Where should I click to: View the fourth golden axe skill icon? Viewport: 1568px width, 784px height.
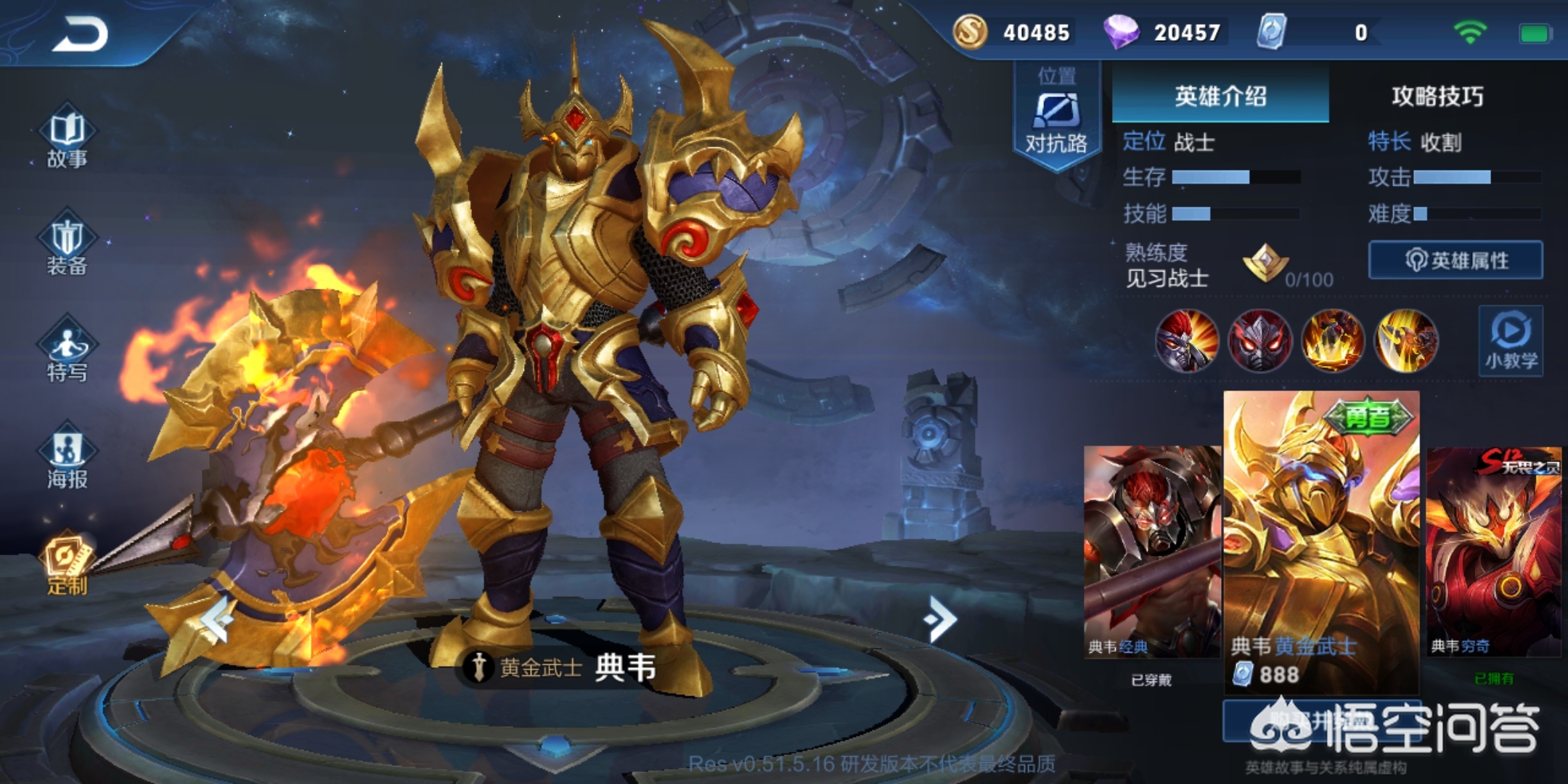(1405, 340)
